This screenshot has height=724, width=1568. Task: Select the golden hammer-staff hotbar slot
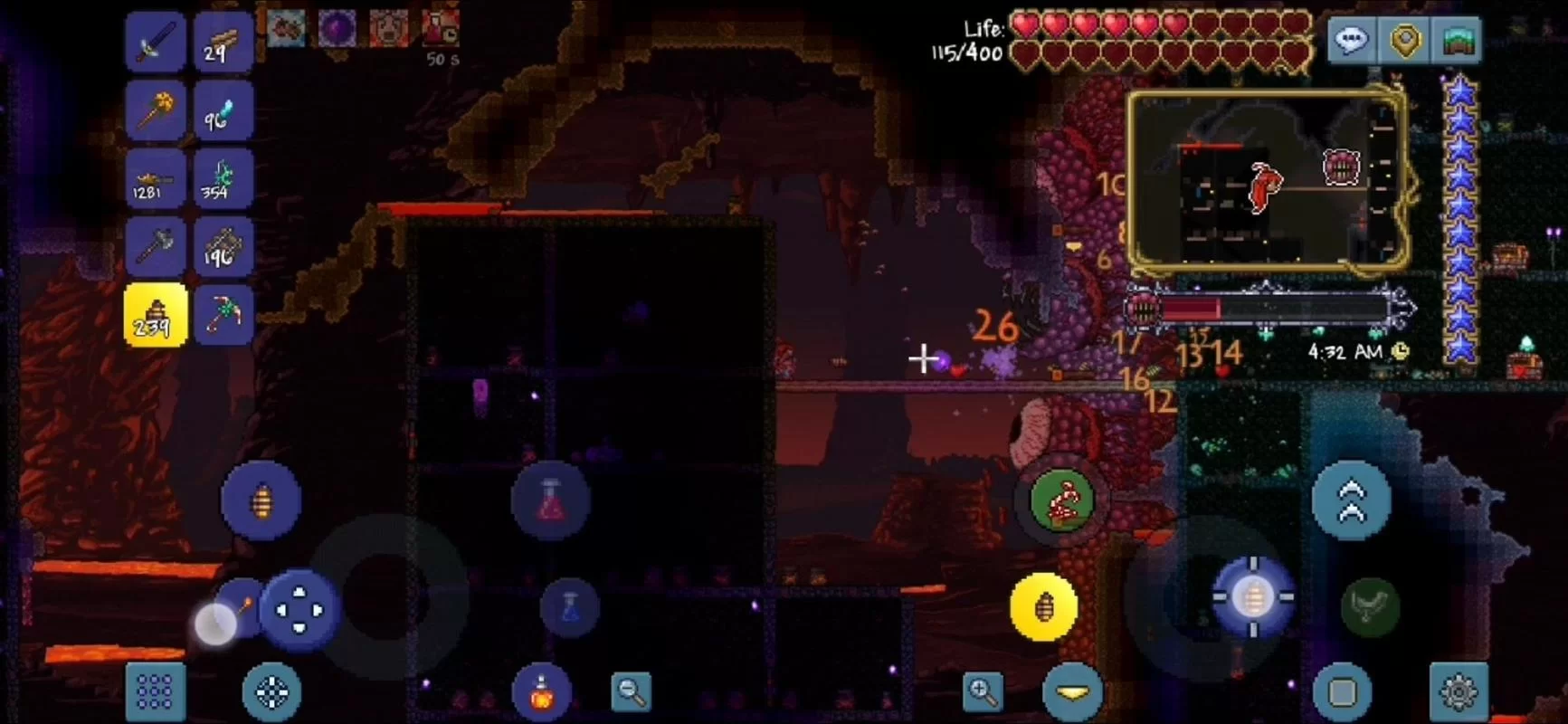coord(156,110)
